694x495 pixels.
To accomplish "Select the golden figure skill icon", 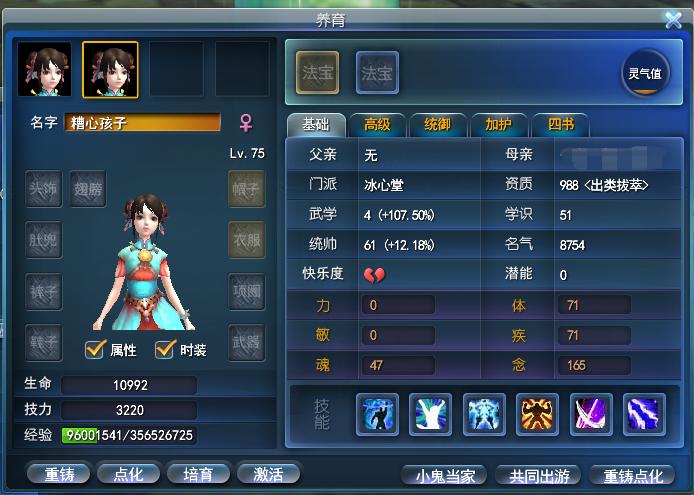I will pos(538,414).
